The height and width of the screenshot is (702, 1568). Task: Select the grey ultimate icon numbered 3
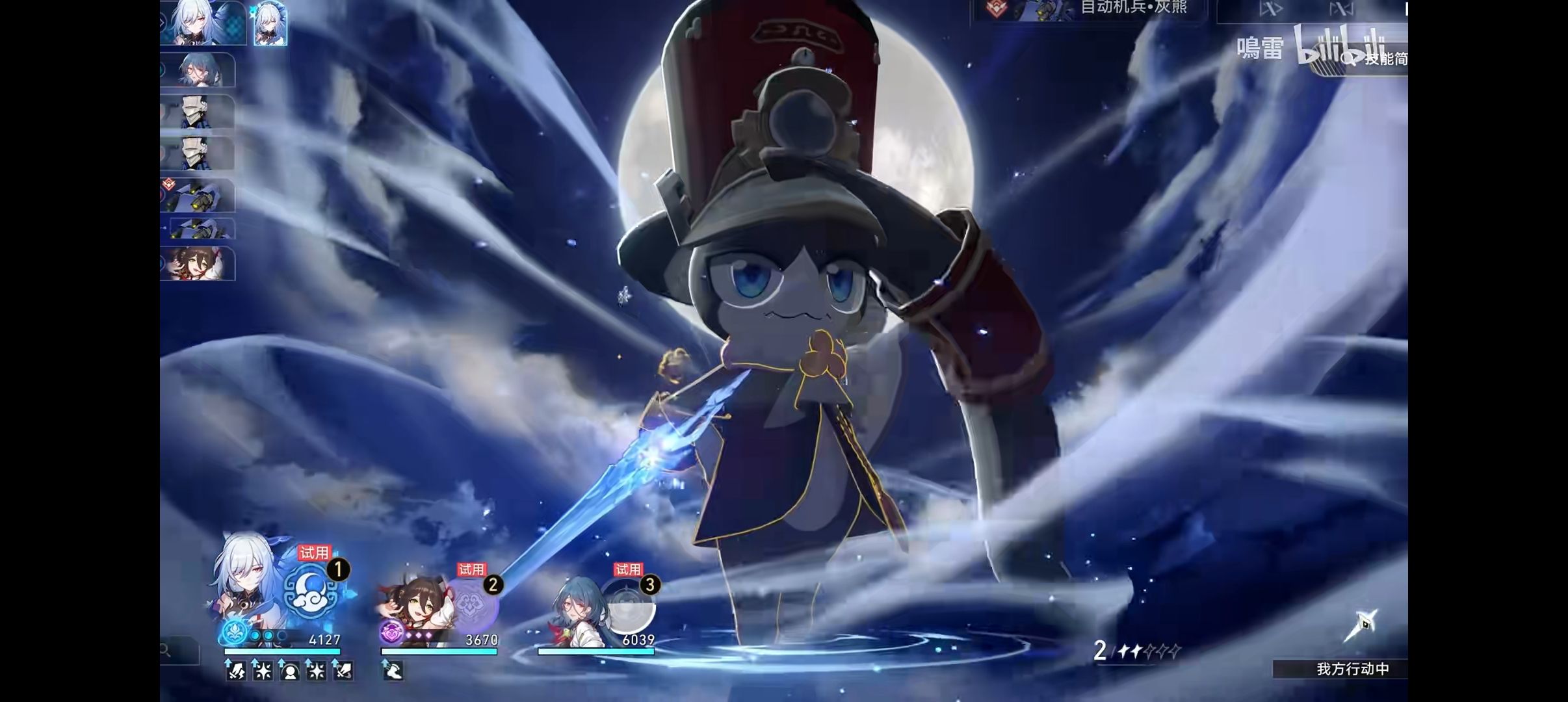point(628,604)
